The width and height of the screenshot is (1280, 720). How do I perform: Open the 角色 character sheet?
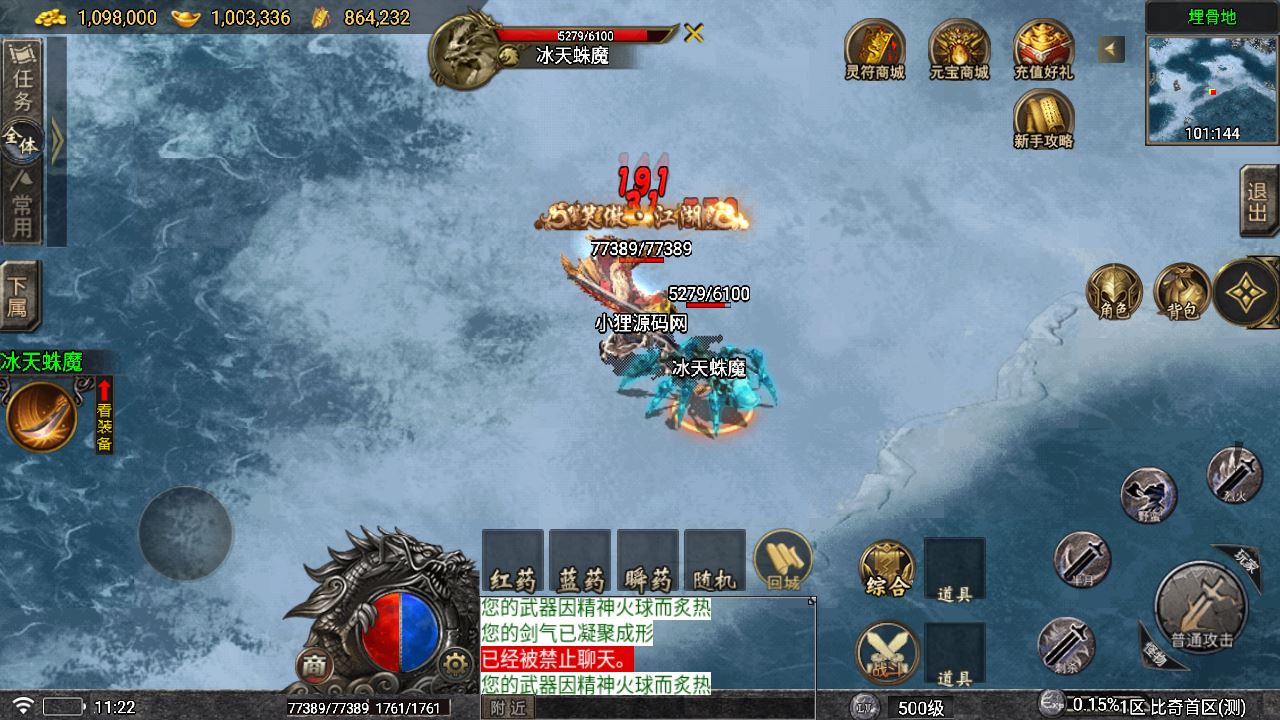[x=1114, y=292]
